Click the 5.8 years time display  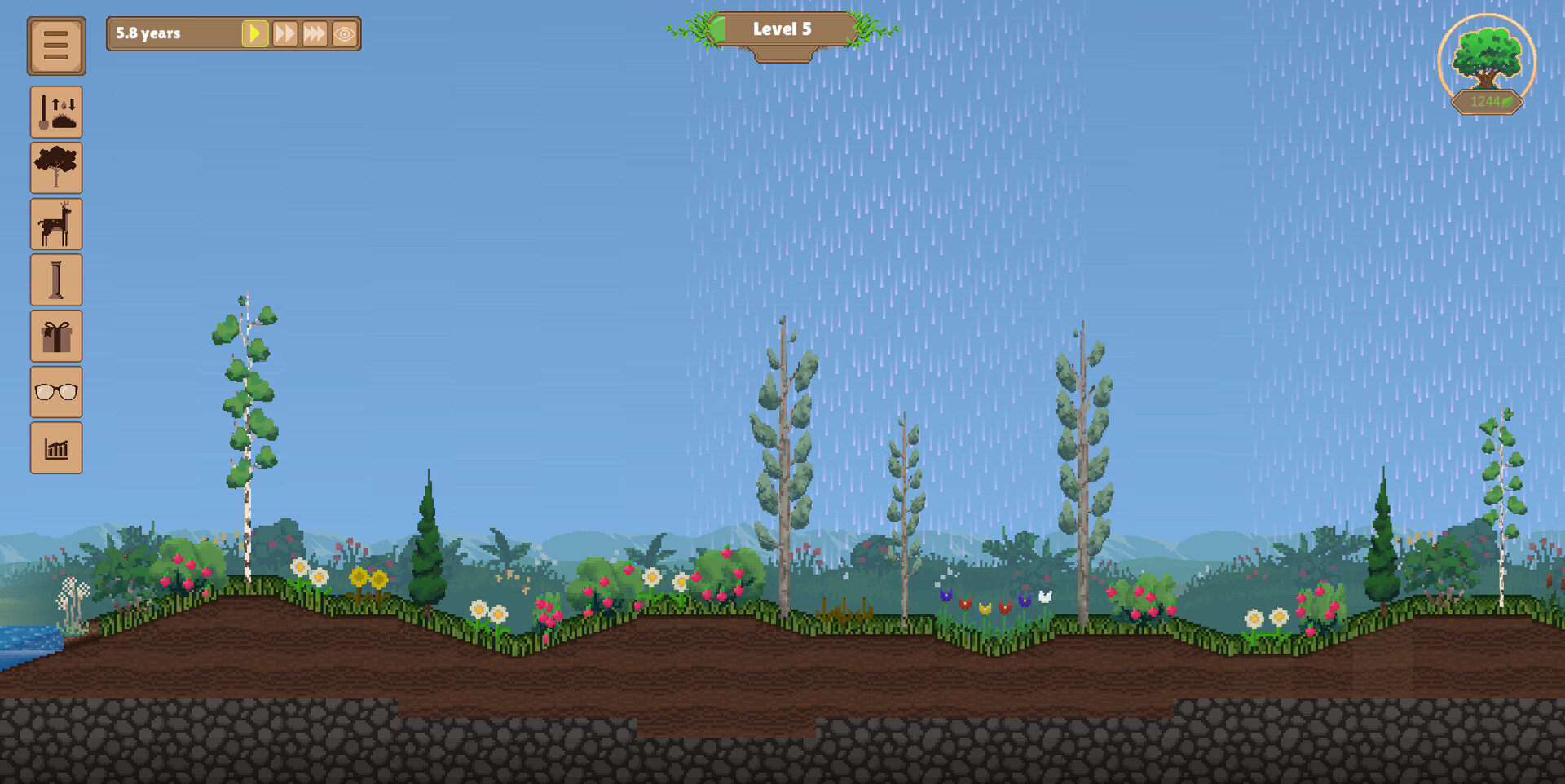pos(148,34)
